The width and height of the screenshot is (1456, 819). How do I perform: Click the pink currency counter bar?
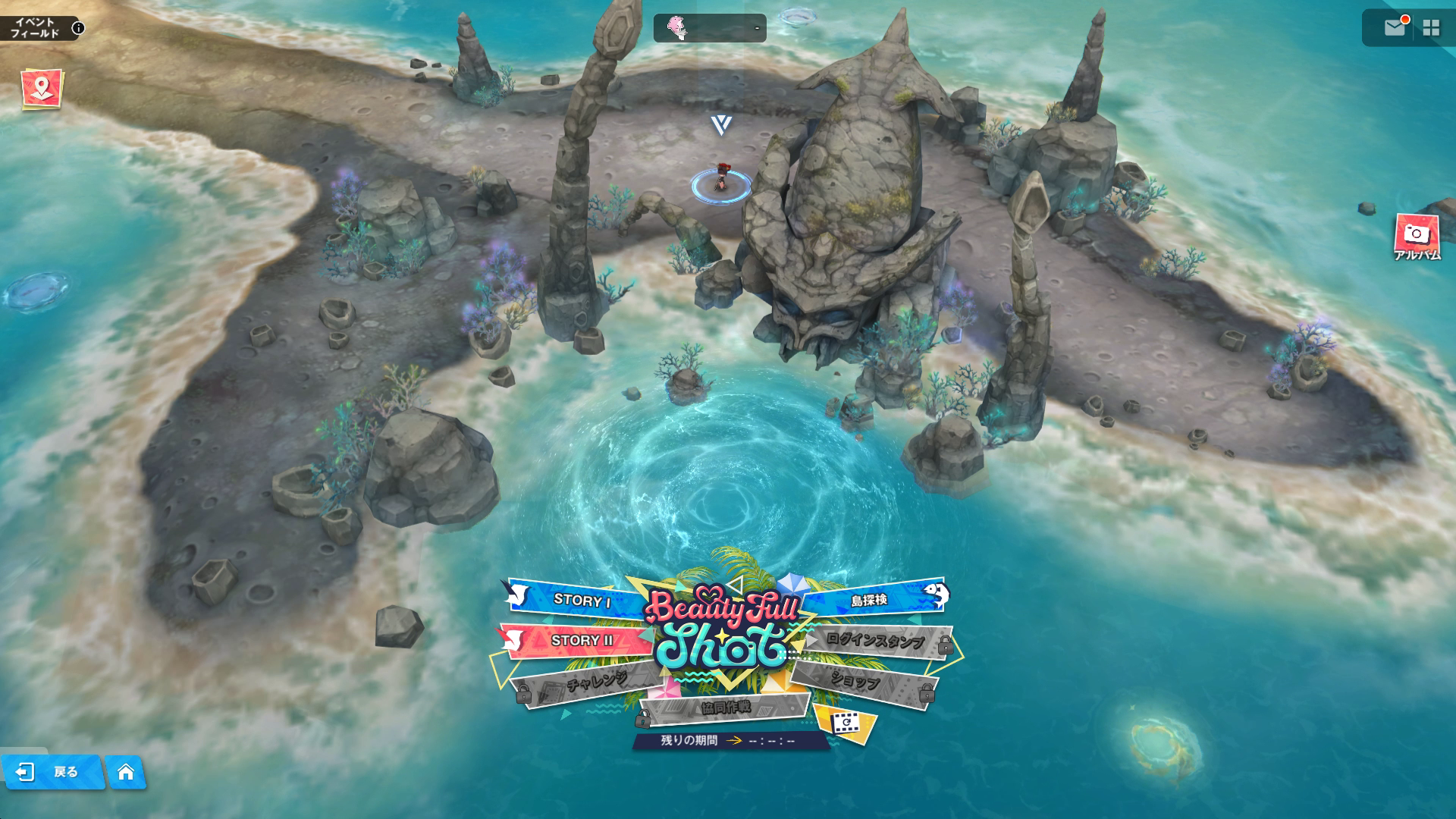(x=710, y=29)
